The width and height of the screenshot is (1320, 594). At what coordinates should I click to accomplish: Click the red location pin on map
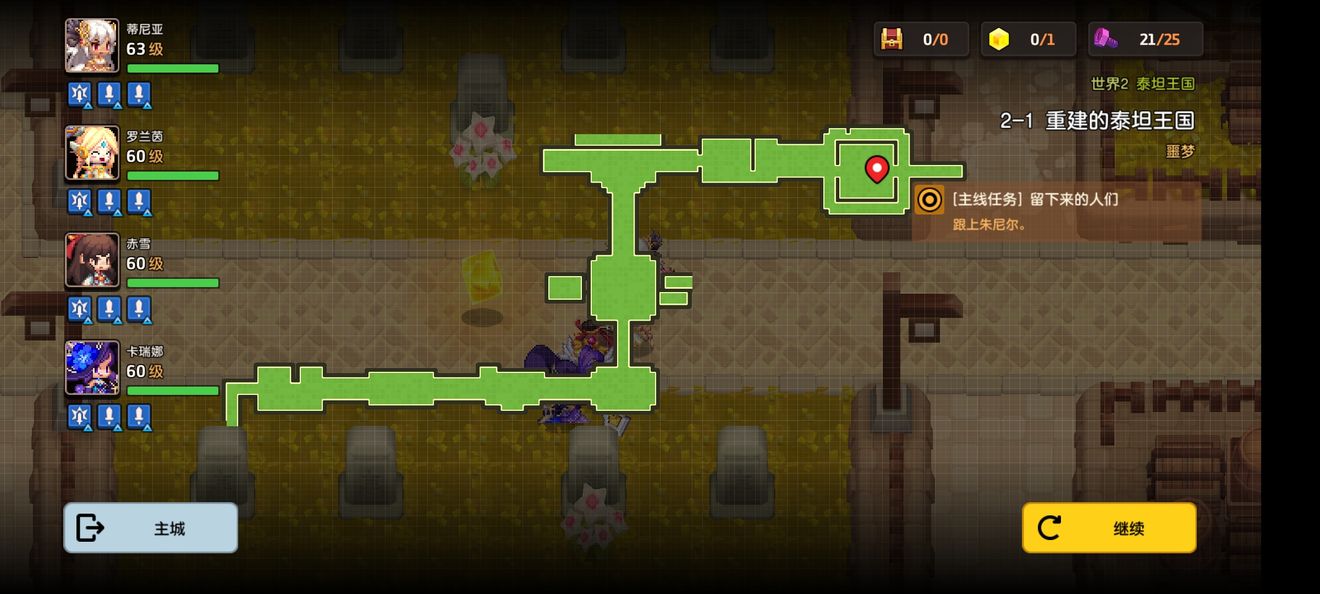[877, 169]
